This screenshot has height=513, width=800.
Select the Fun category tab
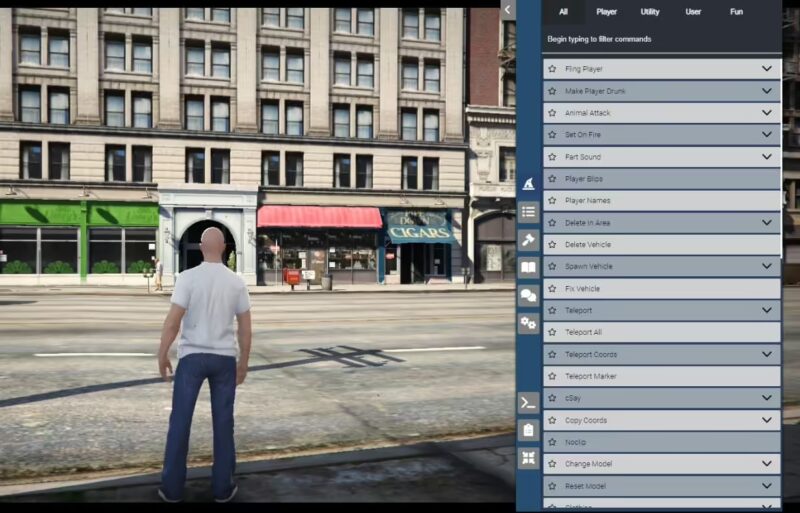point(736,12)
